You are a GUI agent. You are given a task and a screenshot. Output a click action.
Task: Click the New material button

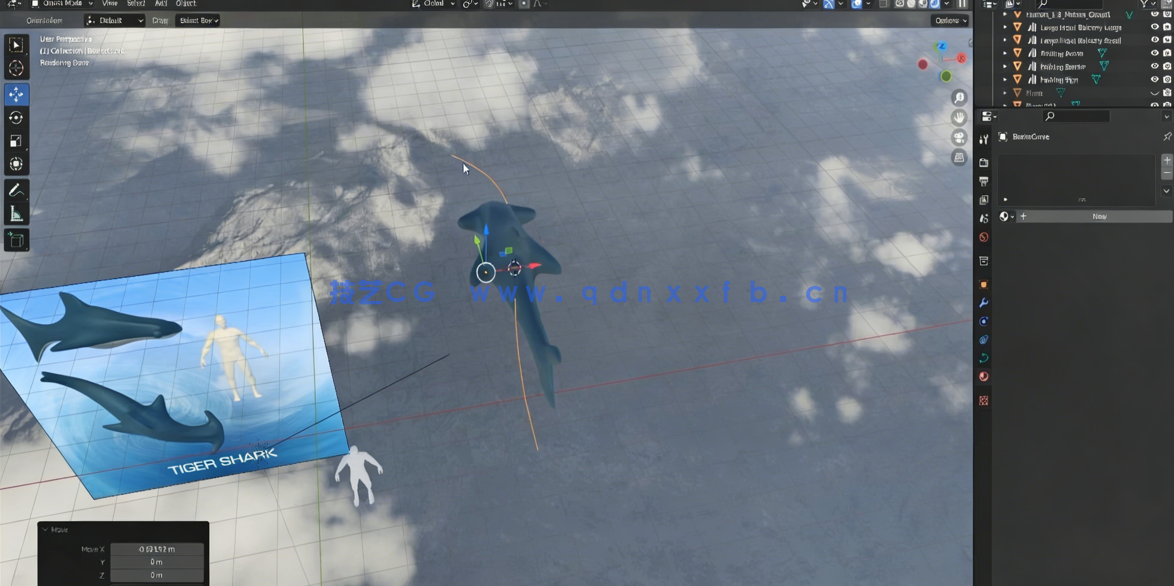pos(1099,216)
